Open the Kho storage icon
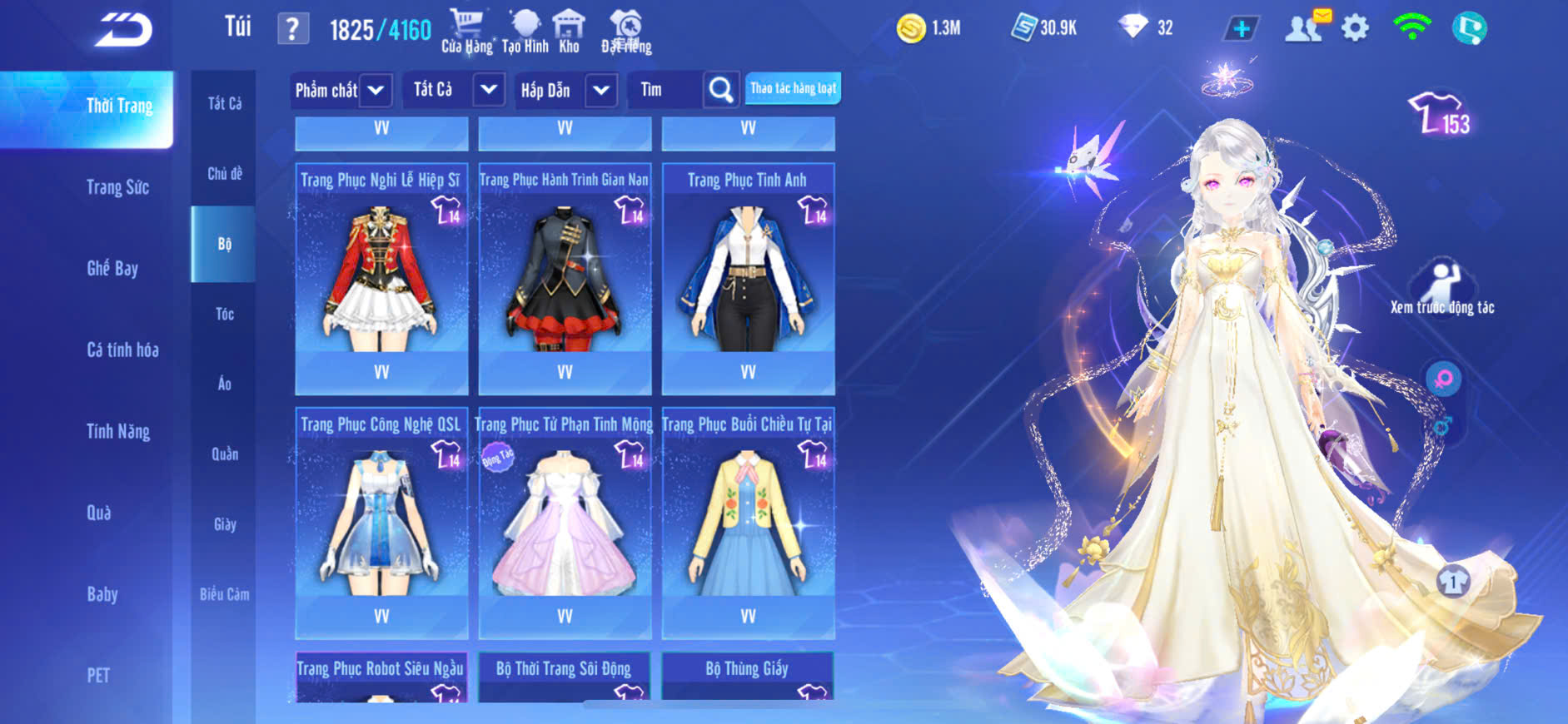Screen dimensions: 1568x724 pyautogui.click(x=569, y=31)
